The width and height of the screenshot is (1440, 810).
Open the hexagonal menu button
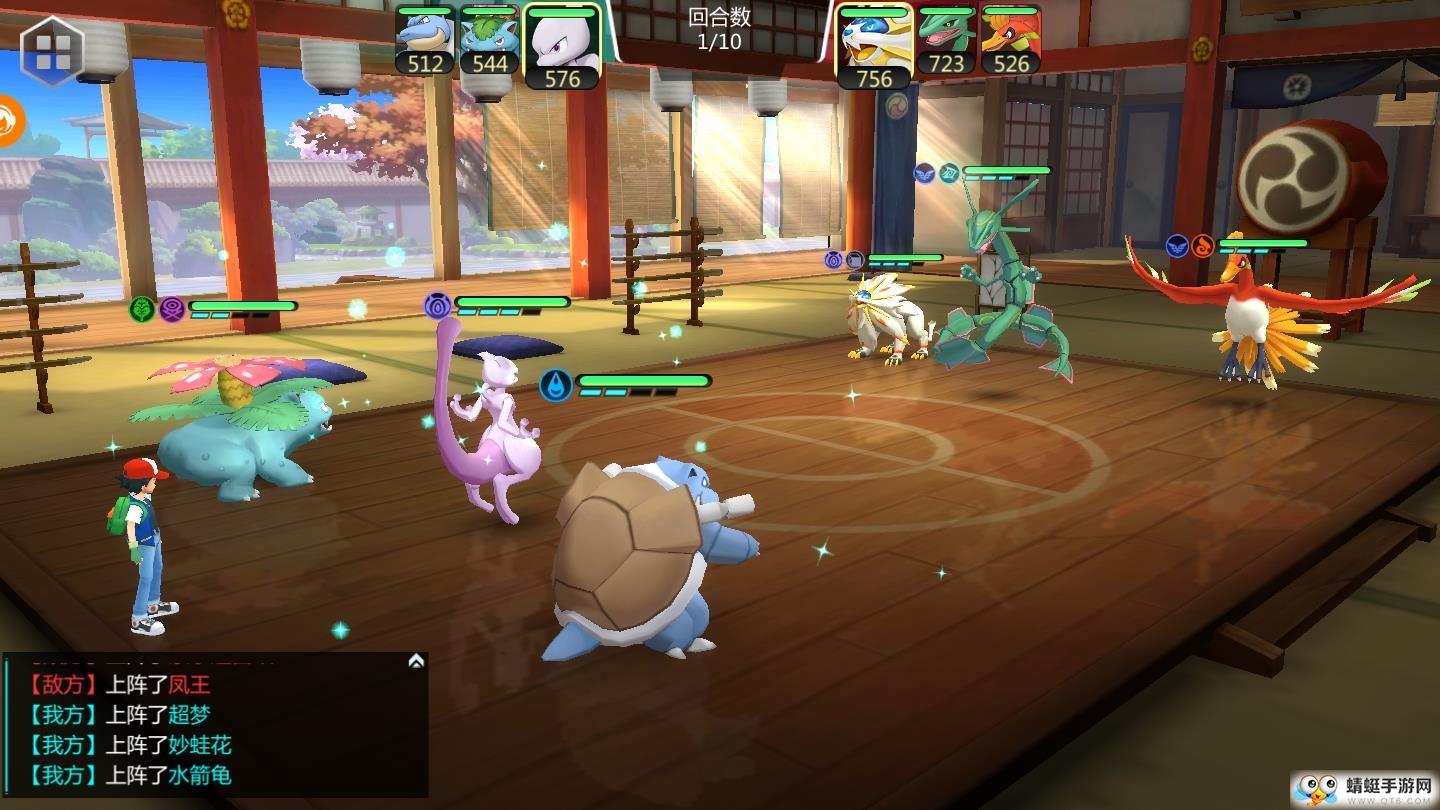(52, 50)
